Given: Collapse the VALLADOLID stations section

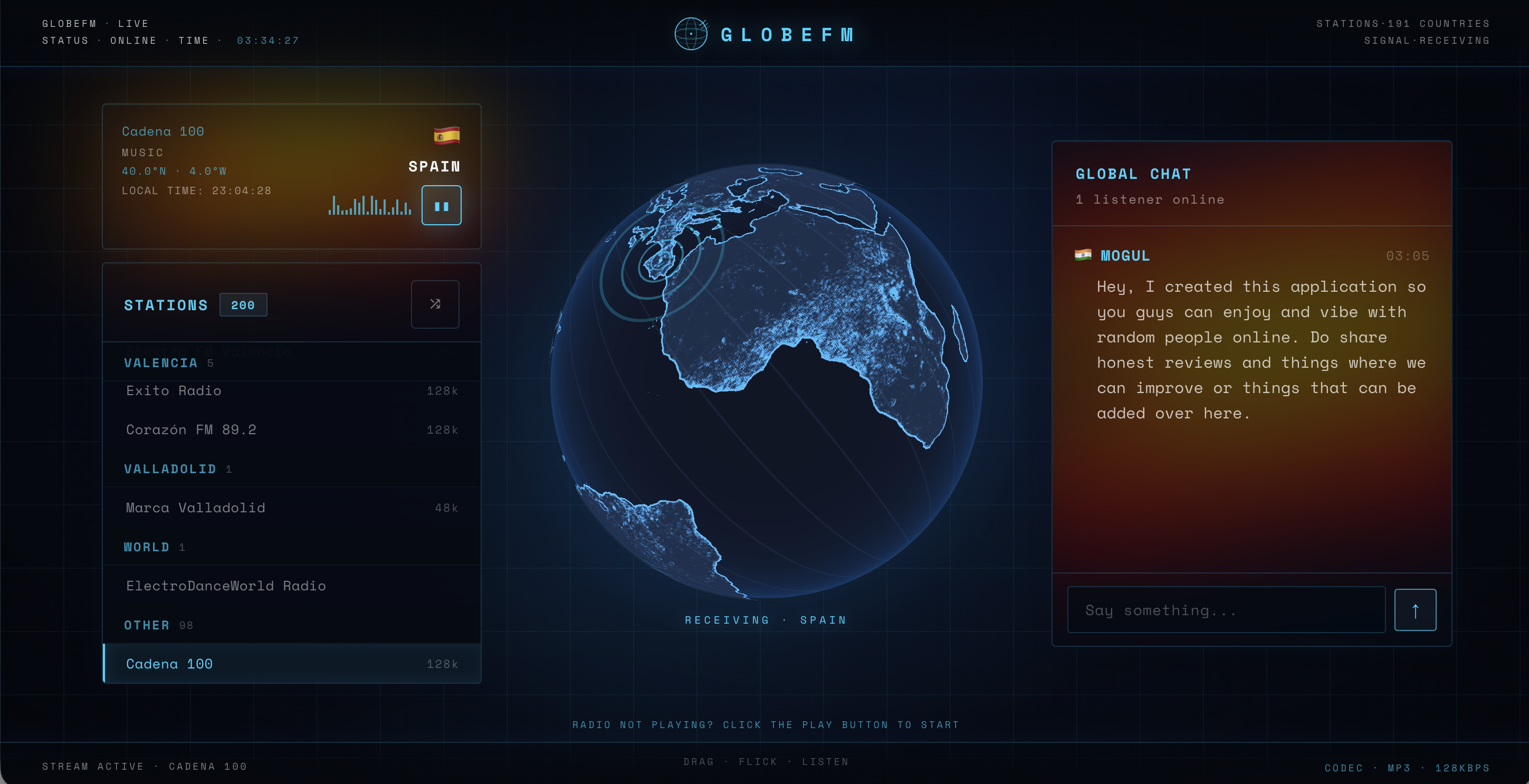Looking at the screenshot, I should point(170,469).
